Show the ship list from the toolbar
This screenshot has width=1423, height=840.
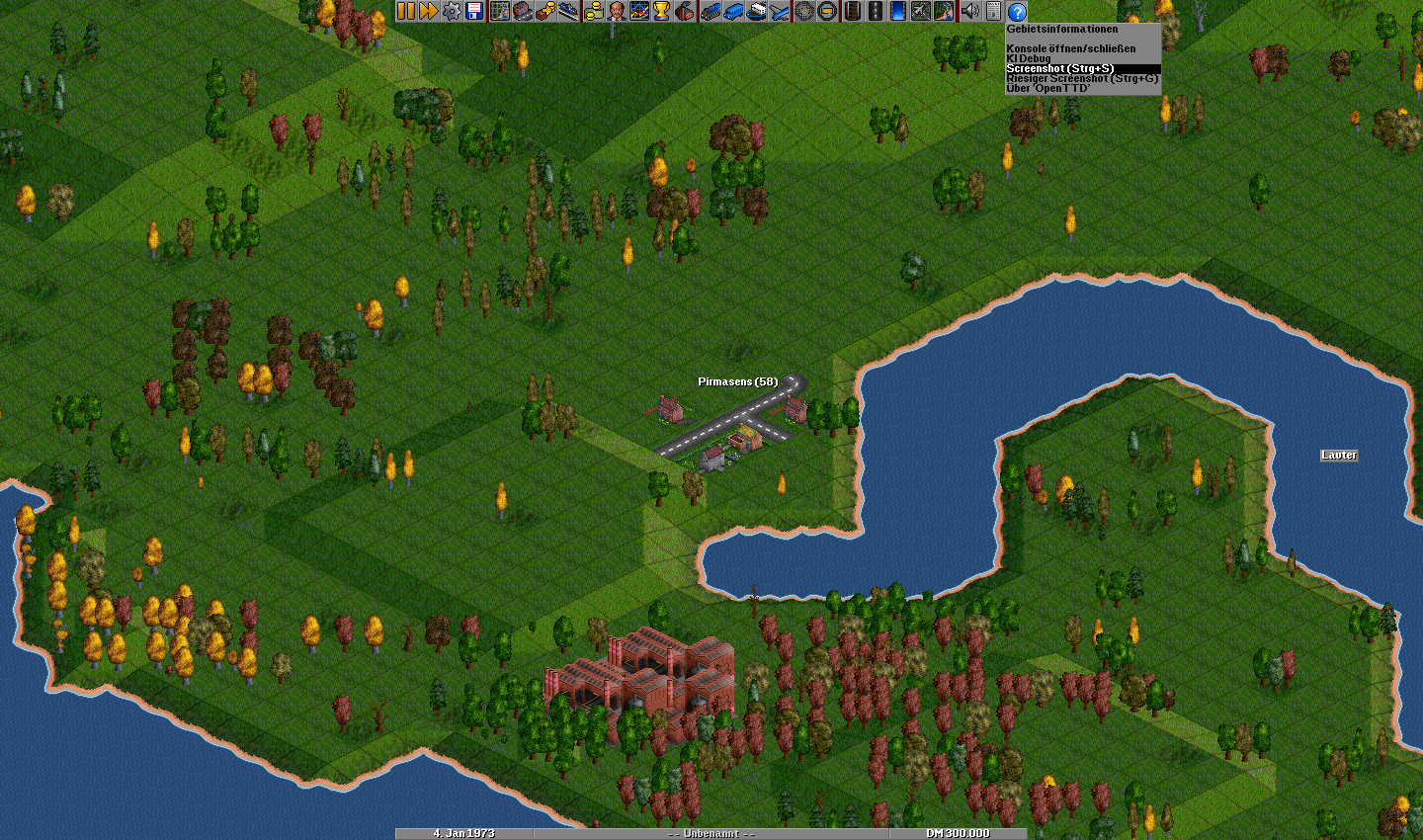click(x=756, y=11)
